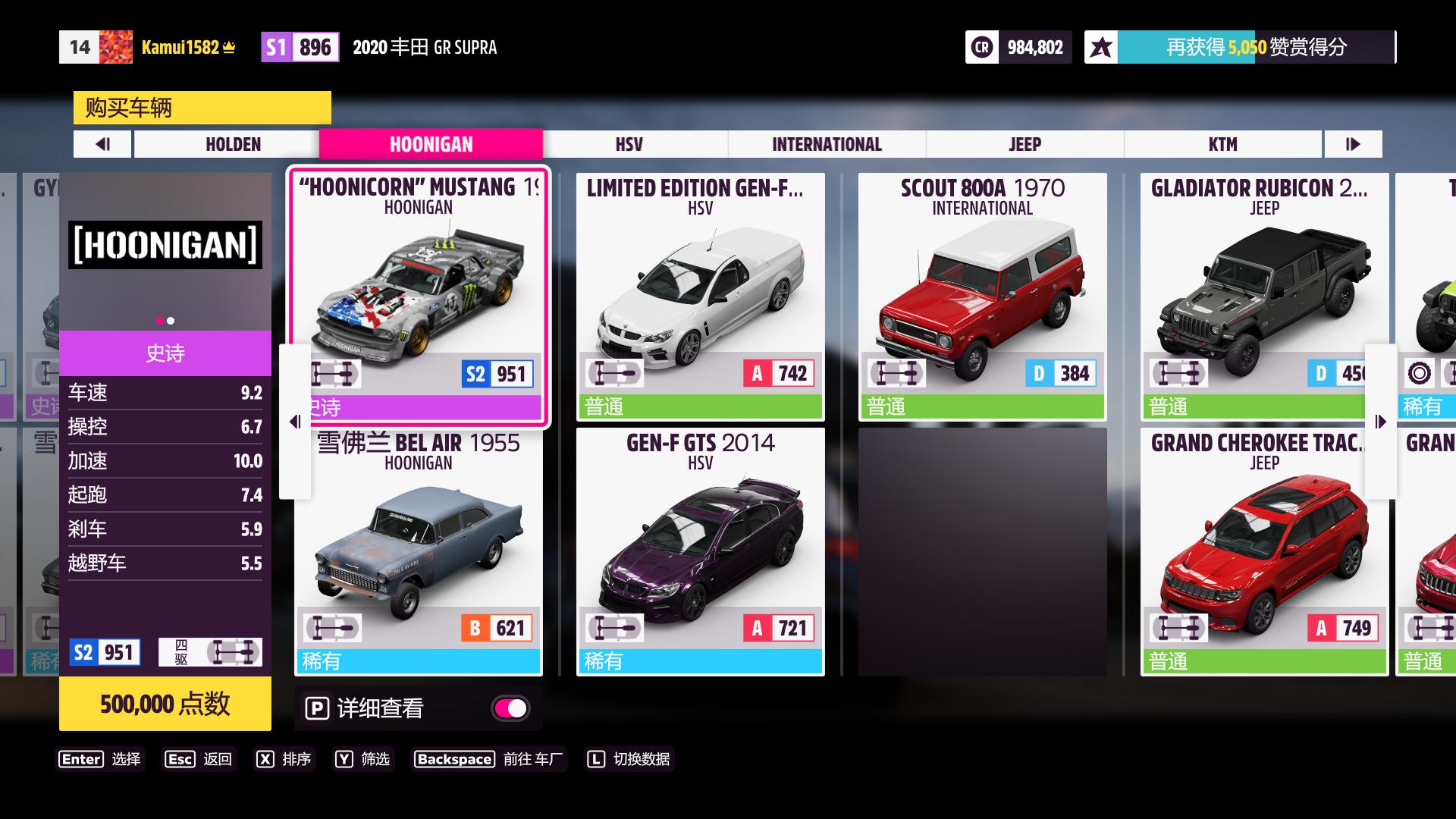The height and width of the screenshot is (819, 1456).
Task: Switch to the INTERNATIONAL tab
Action: (x=827, y=144)
